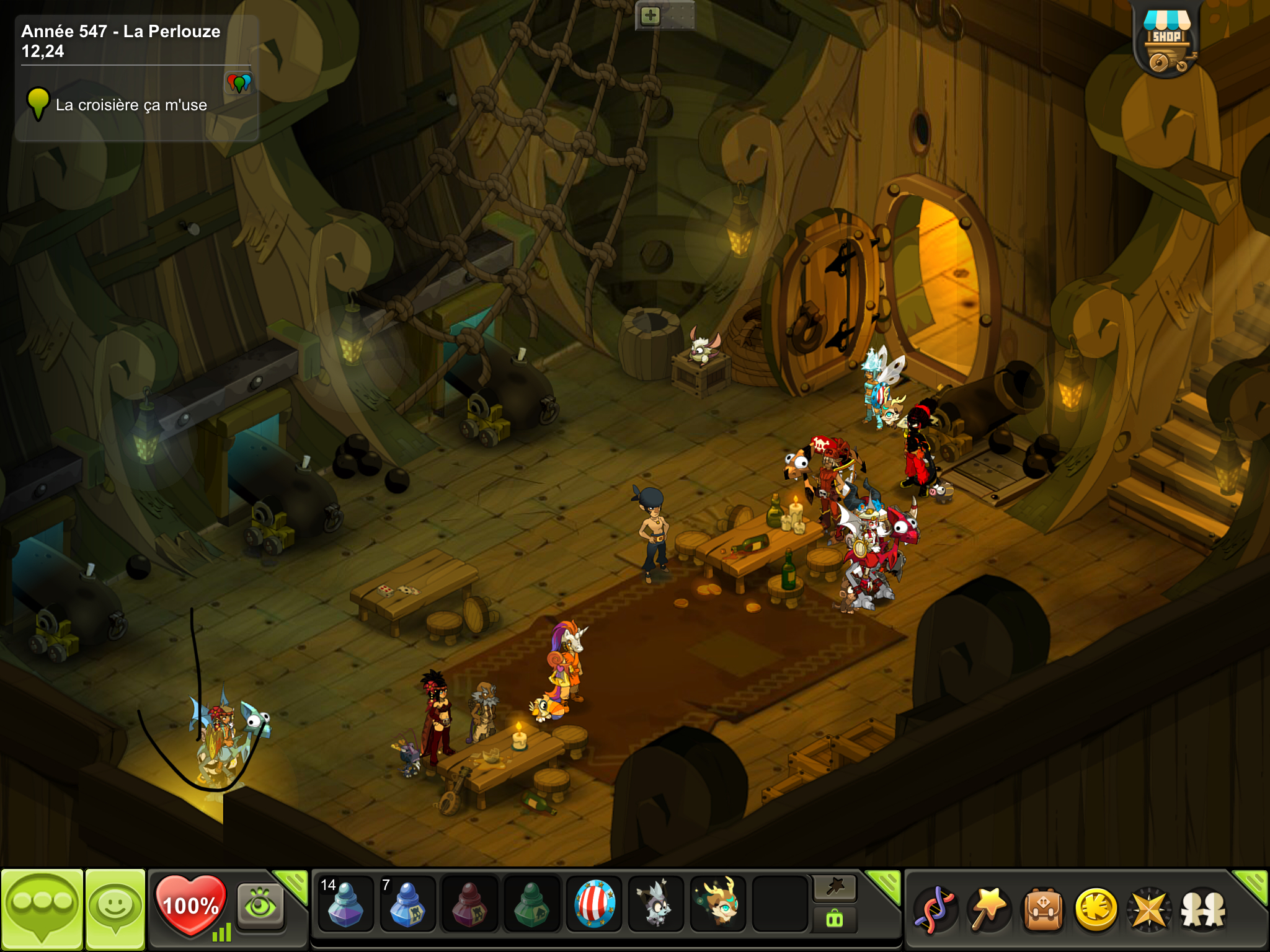
Task: Switch shortcut bar to spells wand tab
Action: [x=834, y=888]
